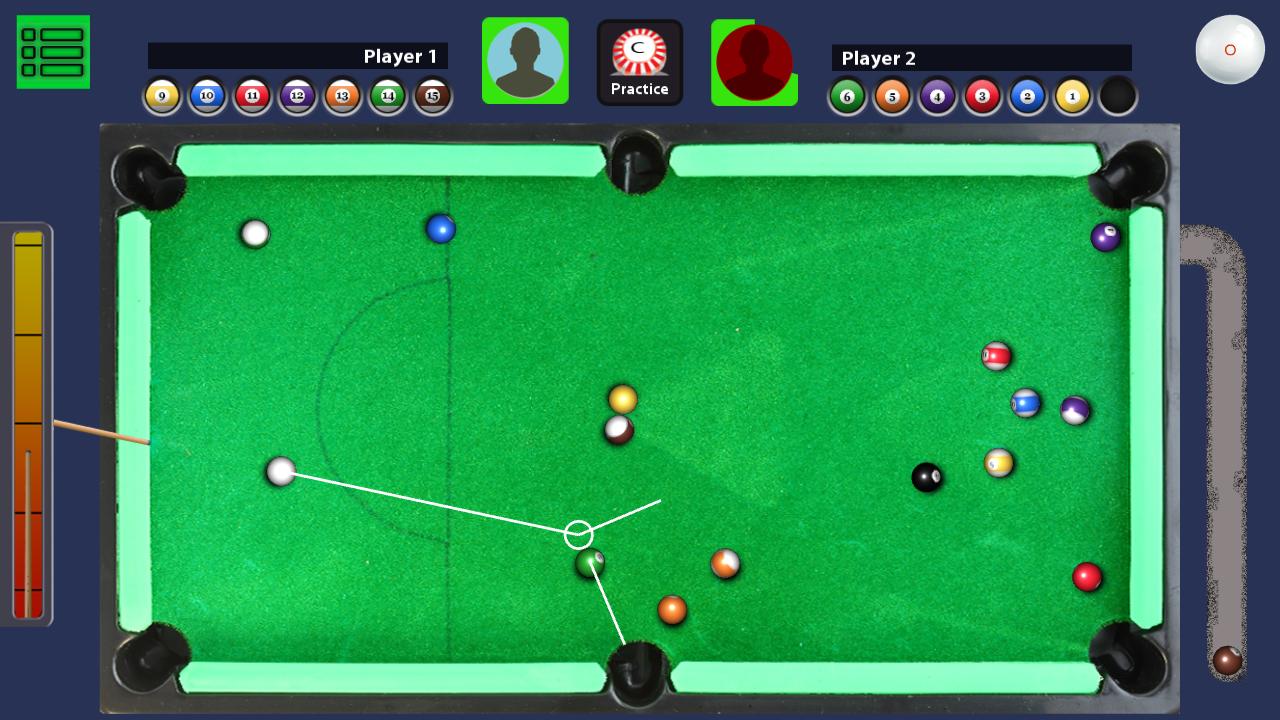Click the 9-ball icon in Player 1's rack

162,95
